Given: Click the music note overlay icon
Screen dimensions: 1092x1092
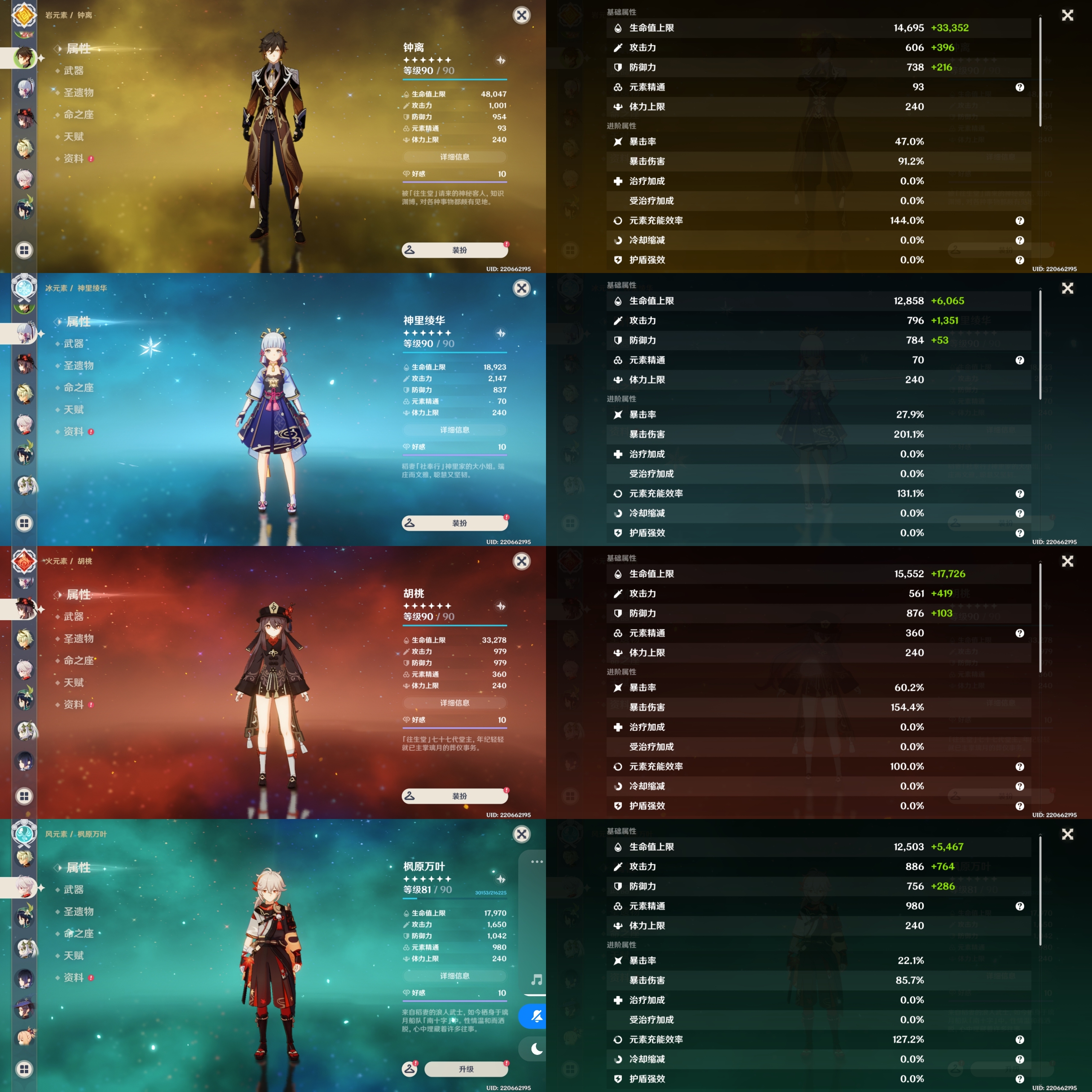Looking at the screenshot, I should point(536,979).
